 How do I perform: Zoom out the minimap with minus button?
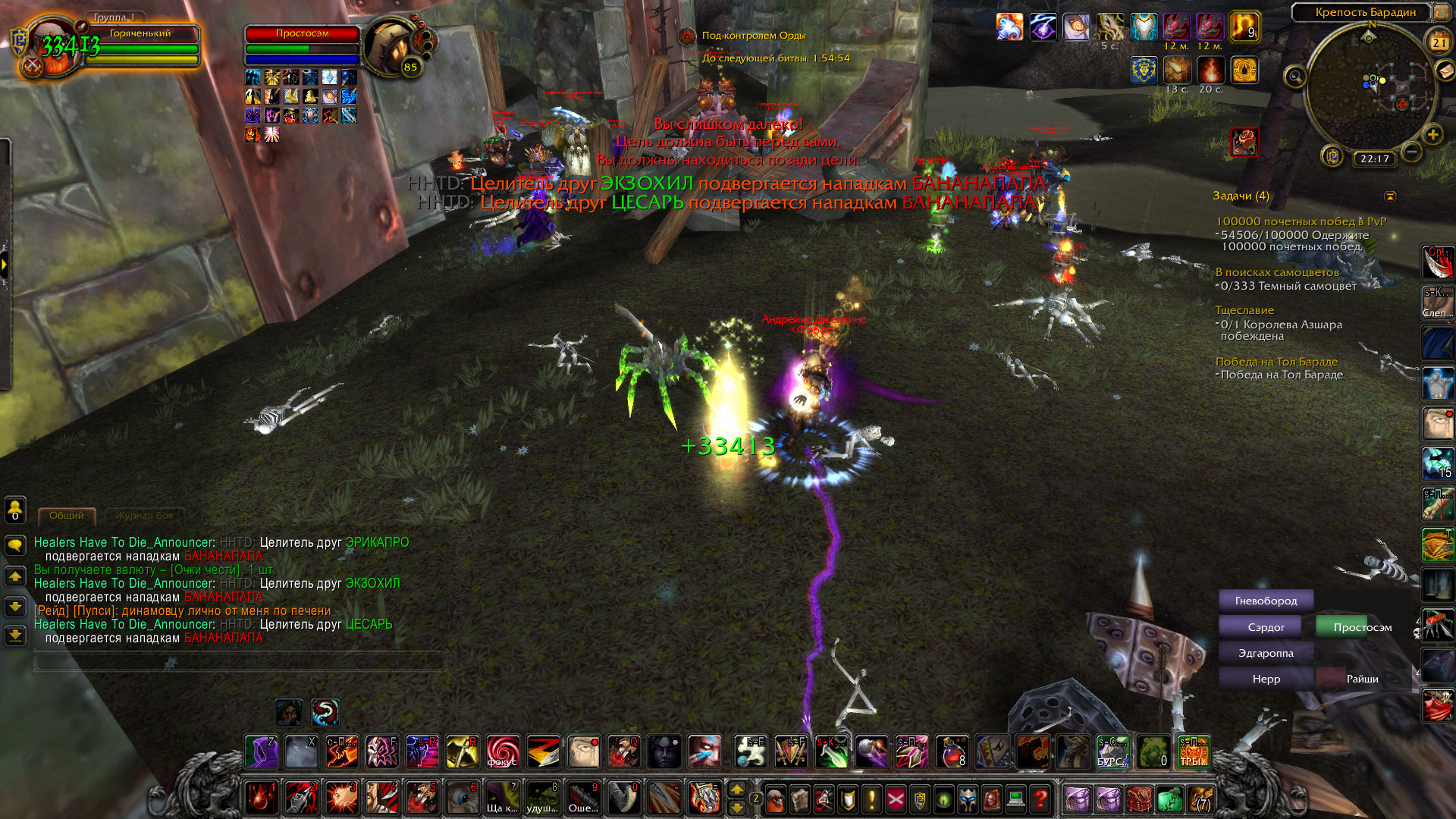pos(1411,152)
